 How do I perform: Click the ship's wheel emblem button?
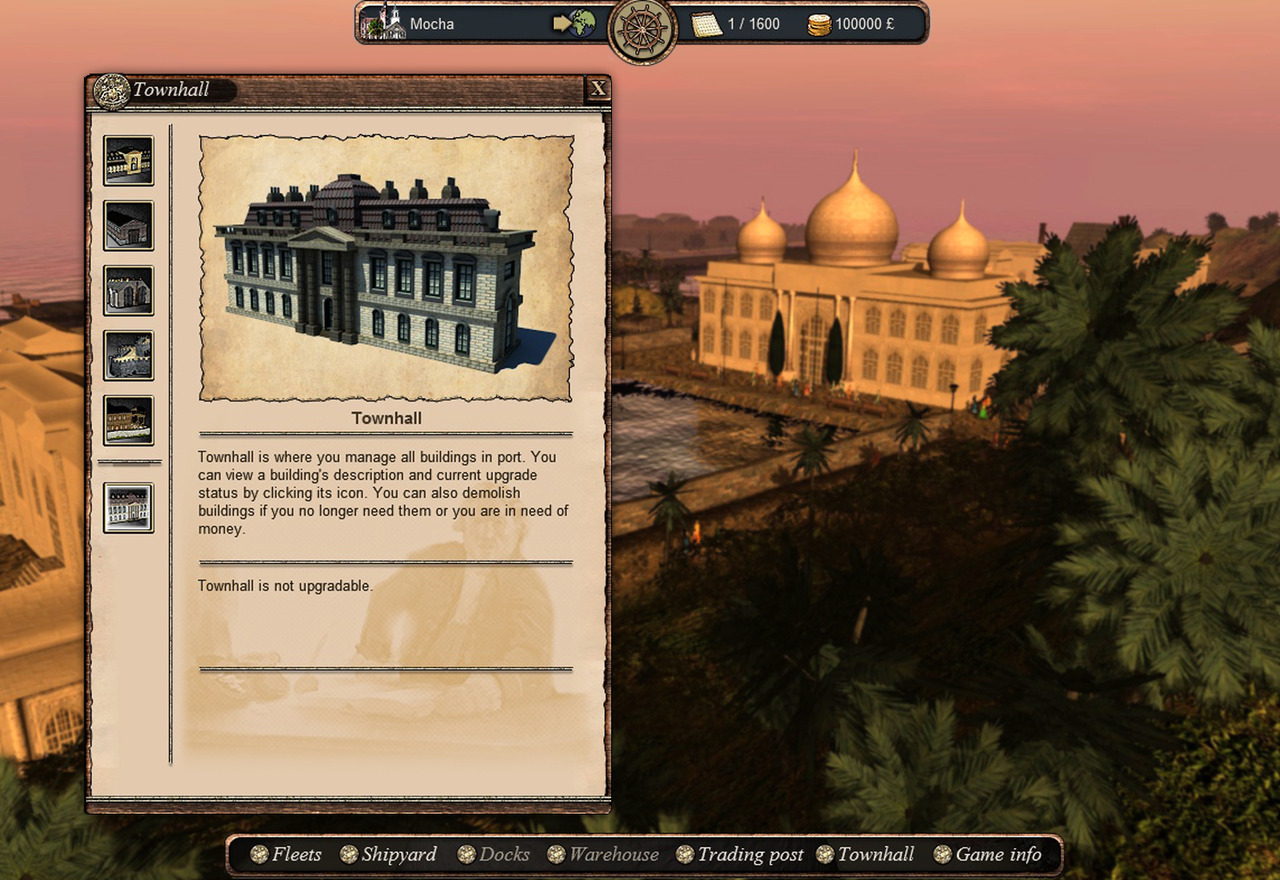pos(643,30)
